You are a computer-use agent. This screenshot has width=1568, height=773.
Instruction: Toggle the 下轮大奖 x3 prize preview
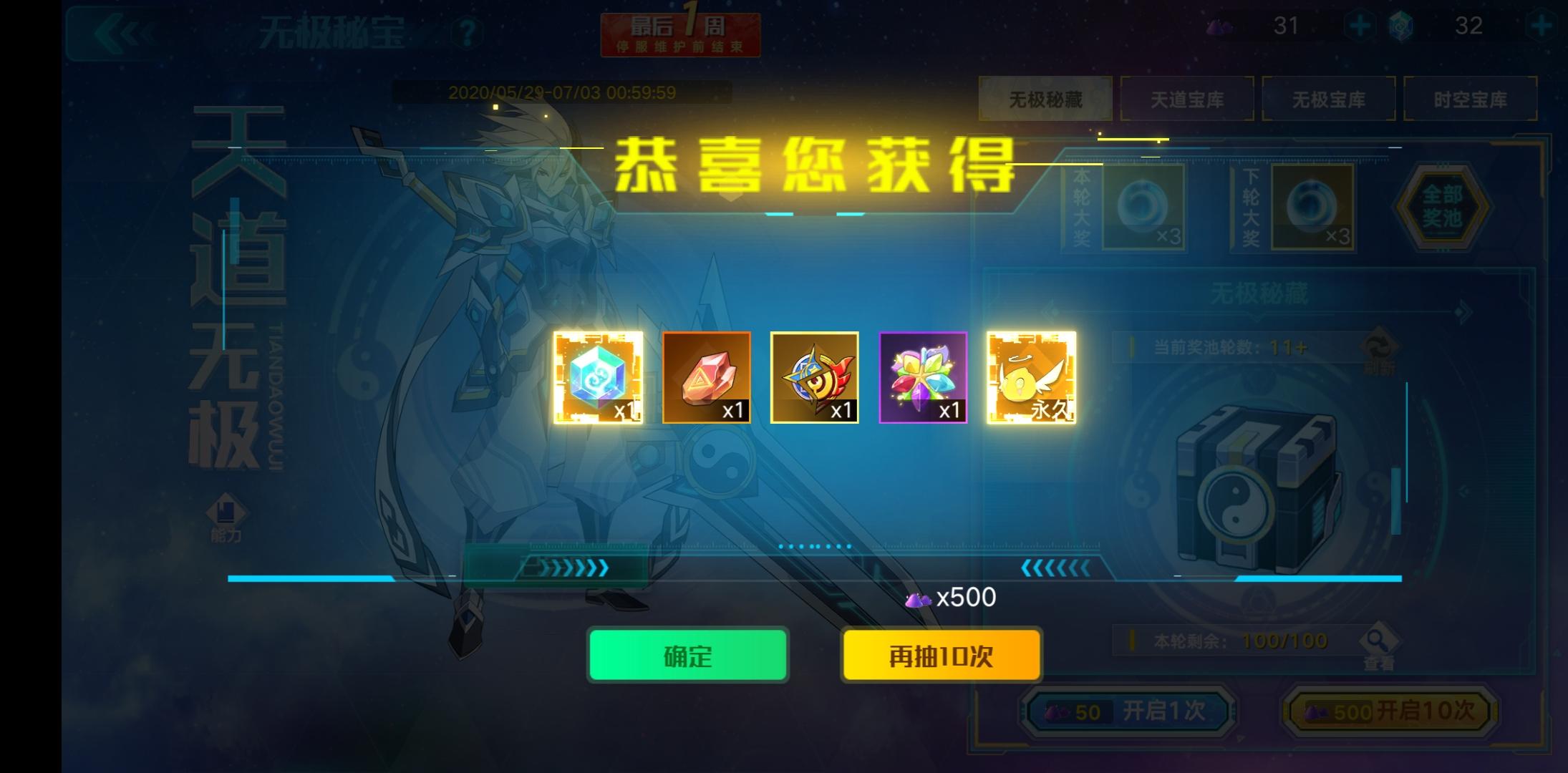click(1312, 208)
